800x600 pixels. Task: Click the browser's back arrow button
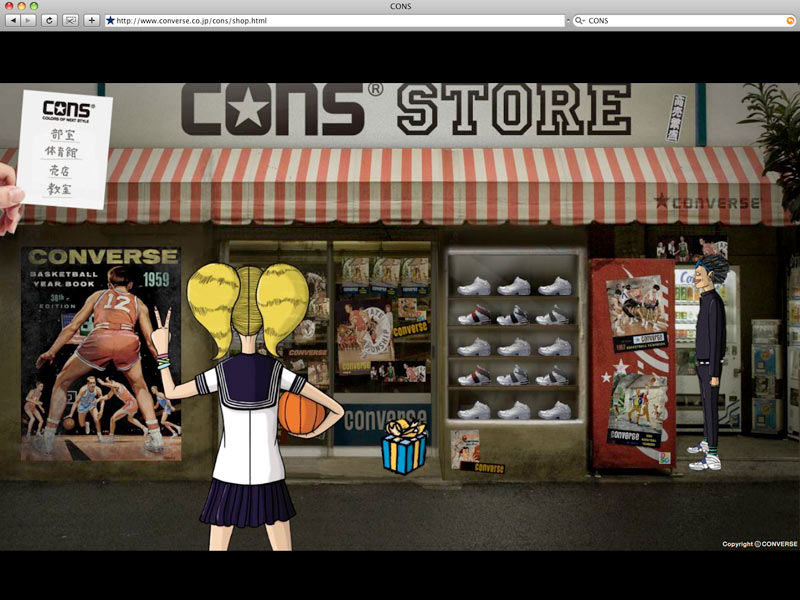(13, 20)
